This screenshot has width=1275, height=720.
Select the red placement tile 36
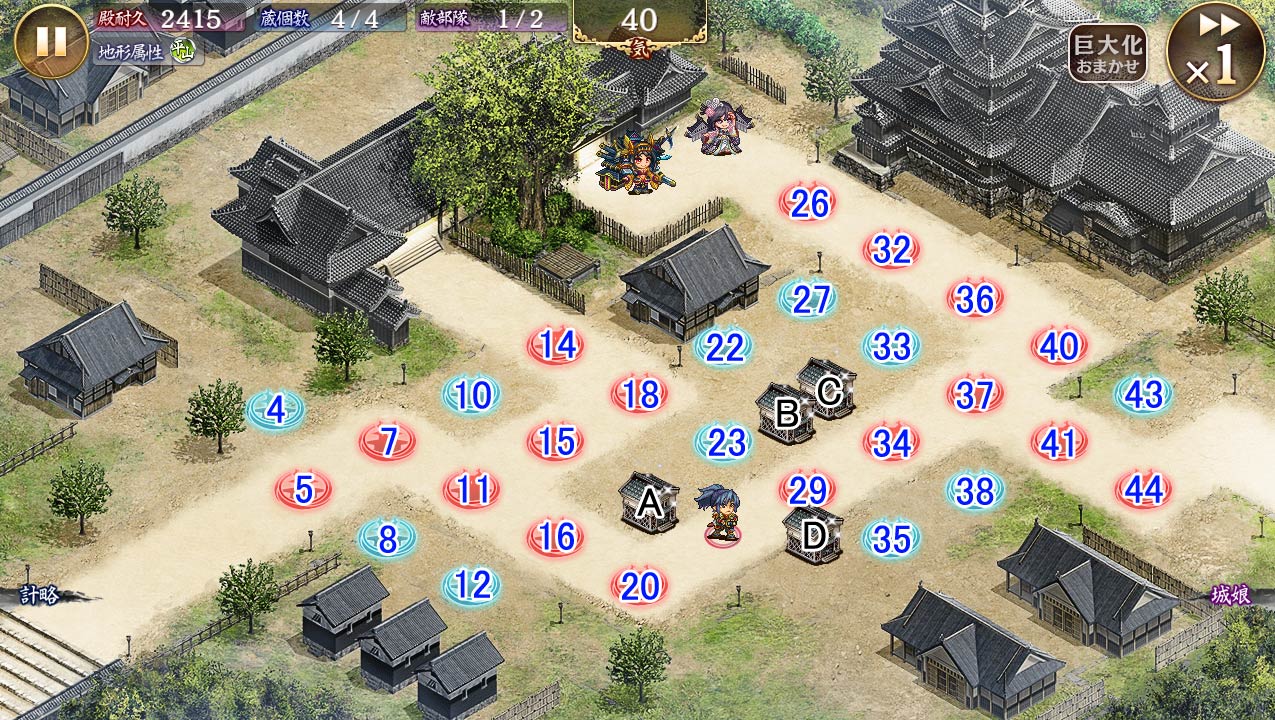pos(975,299)
